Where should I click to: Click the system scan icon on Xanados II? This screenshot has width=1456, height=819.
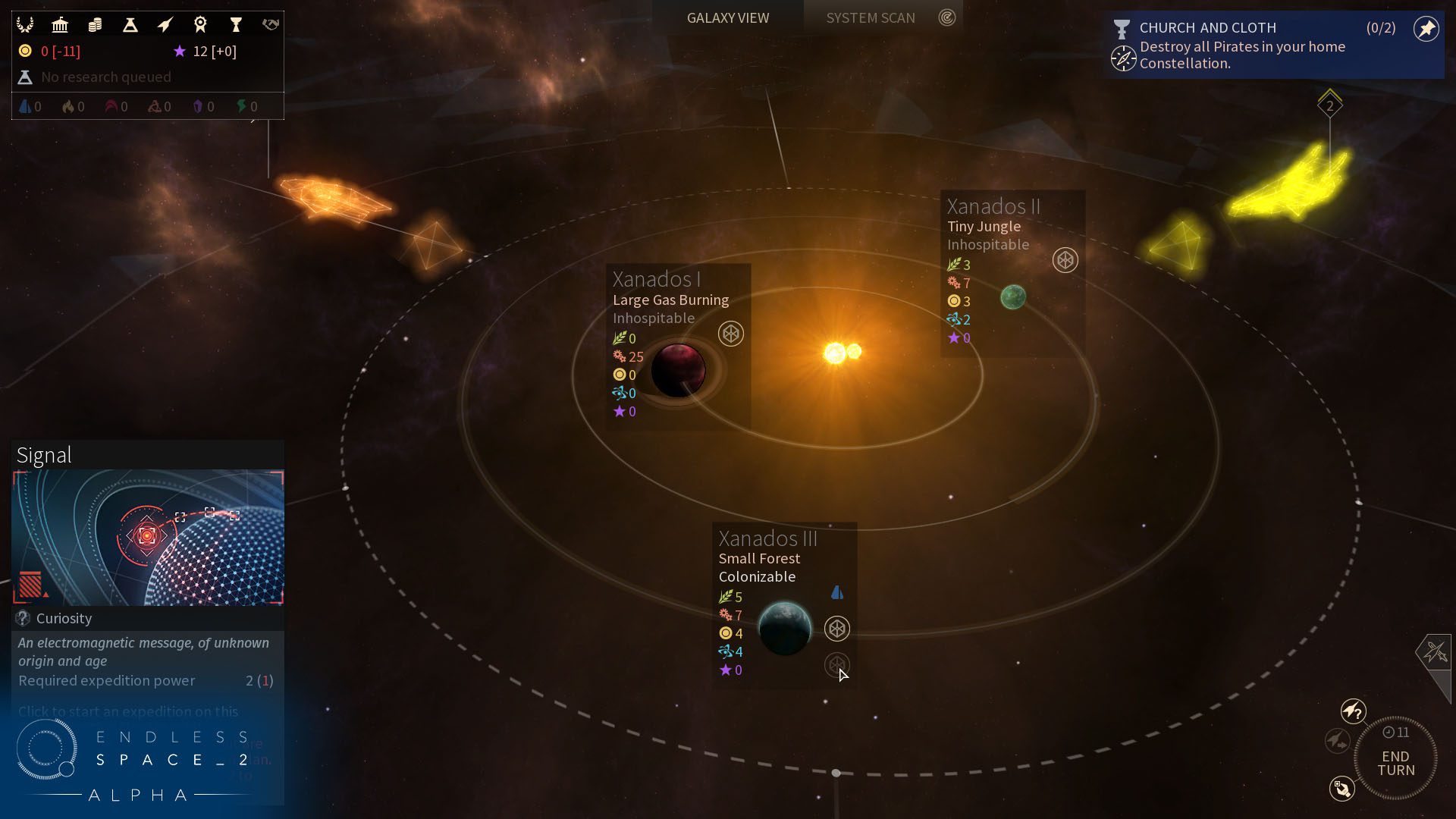[x=1064, y=261]
